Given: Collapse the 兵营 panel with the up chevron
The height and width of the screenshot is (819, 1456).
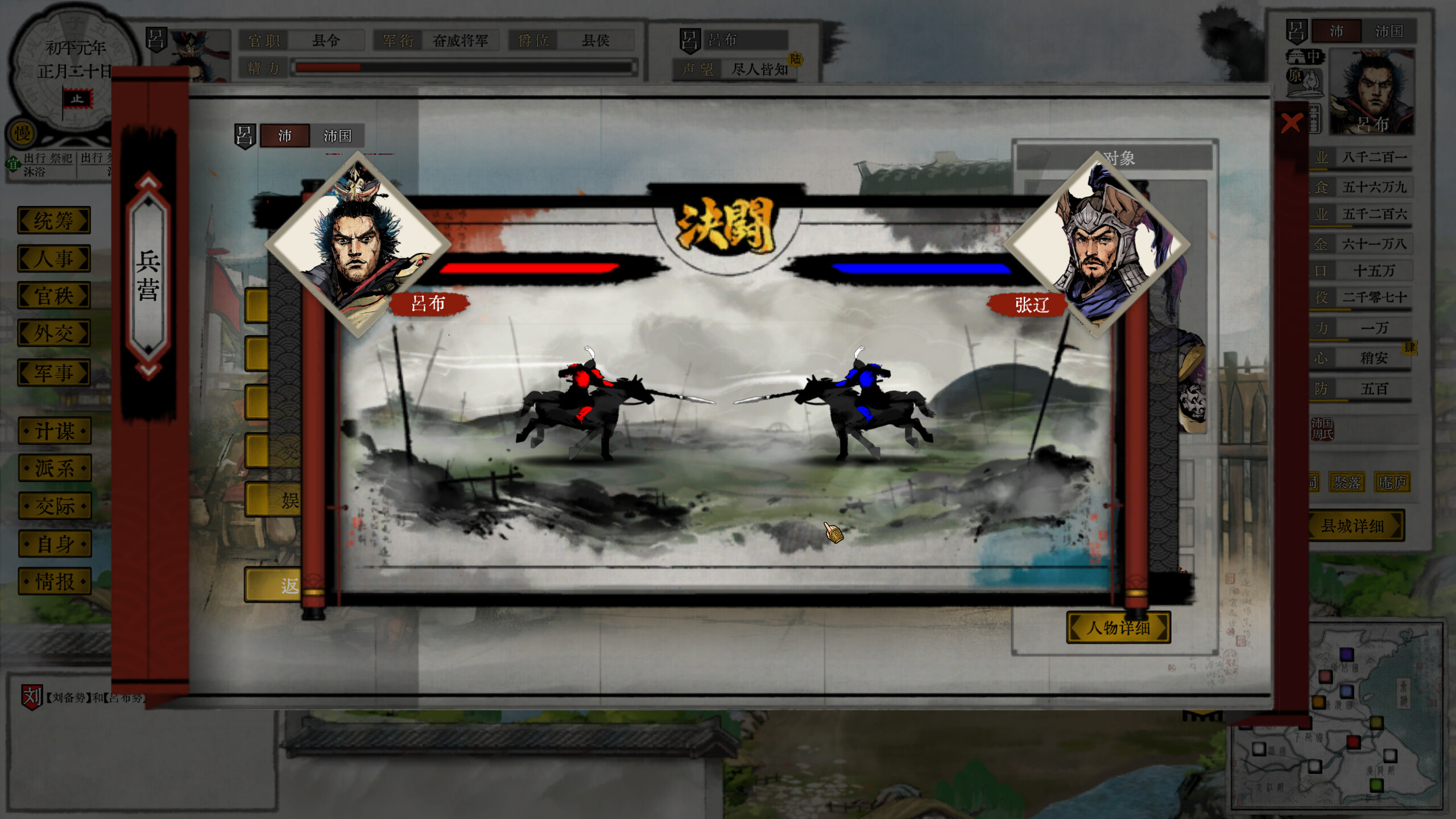Looking at the screenshot, I should [x=148, y=181].
